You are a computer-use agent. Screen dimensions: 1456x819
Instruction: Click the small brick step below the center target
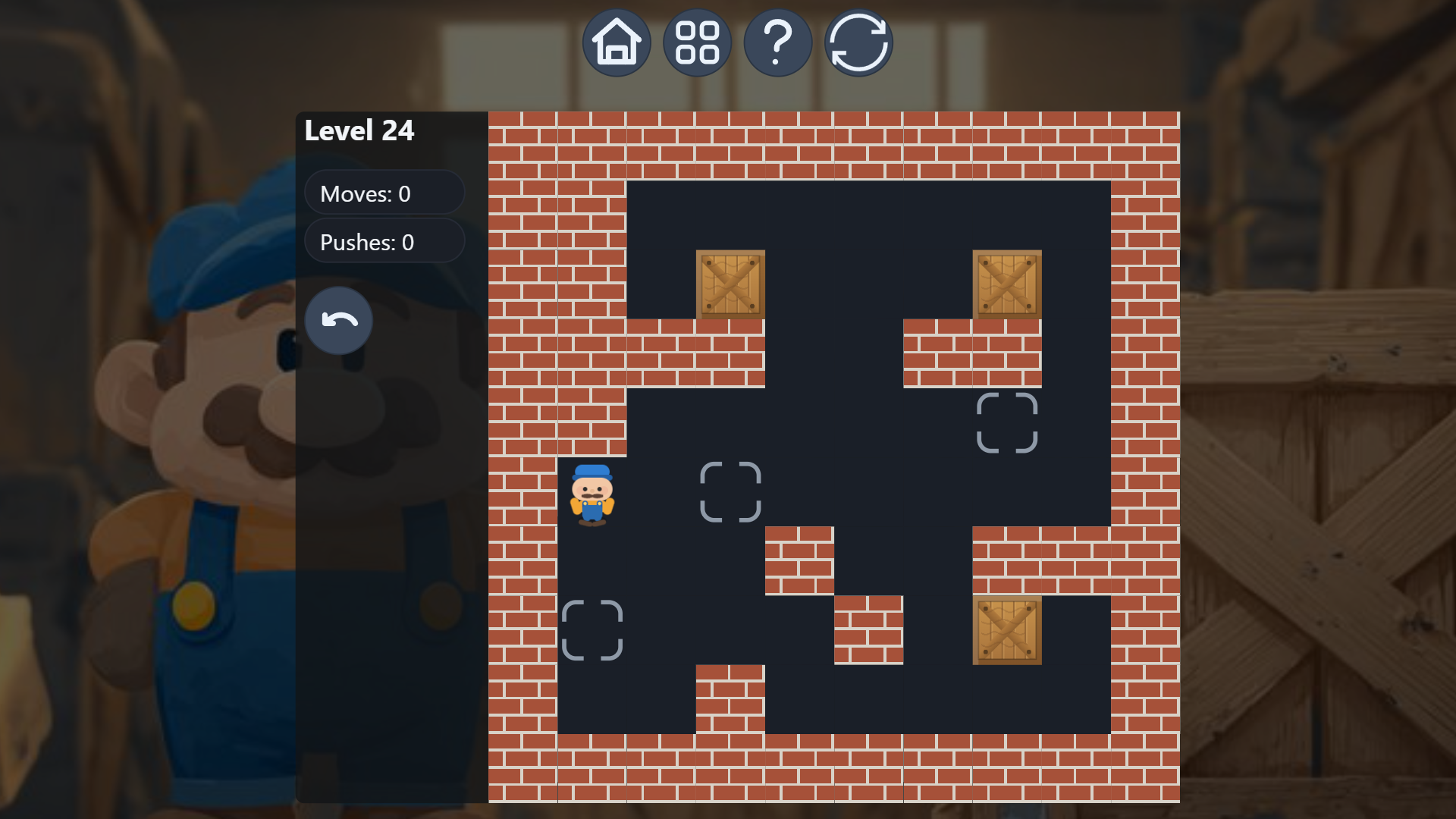click(x=800, y=561)
